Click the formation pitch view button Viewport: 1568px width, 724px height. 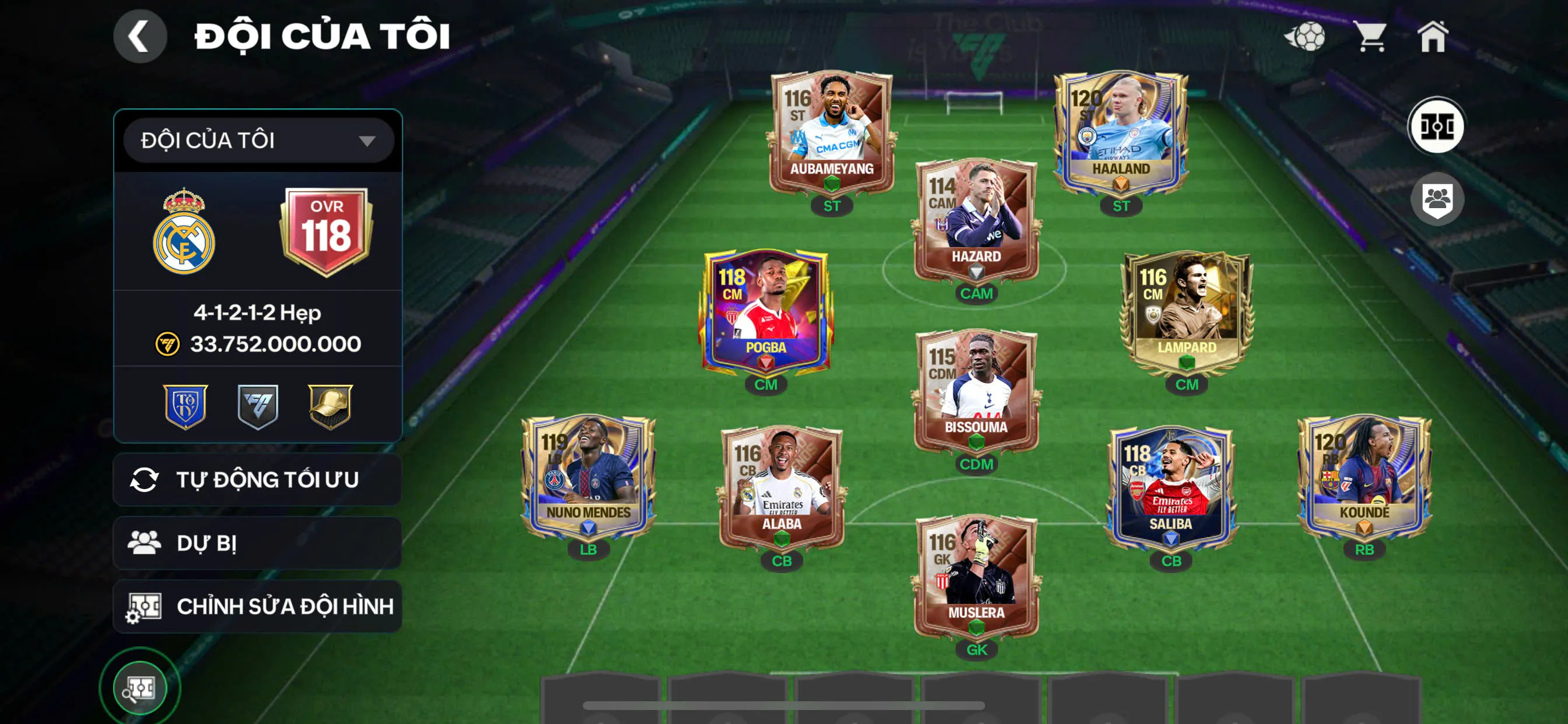click(1437, 126)
